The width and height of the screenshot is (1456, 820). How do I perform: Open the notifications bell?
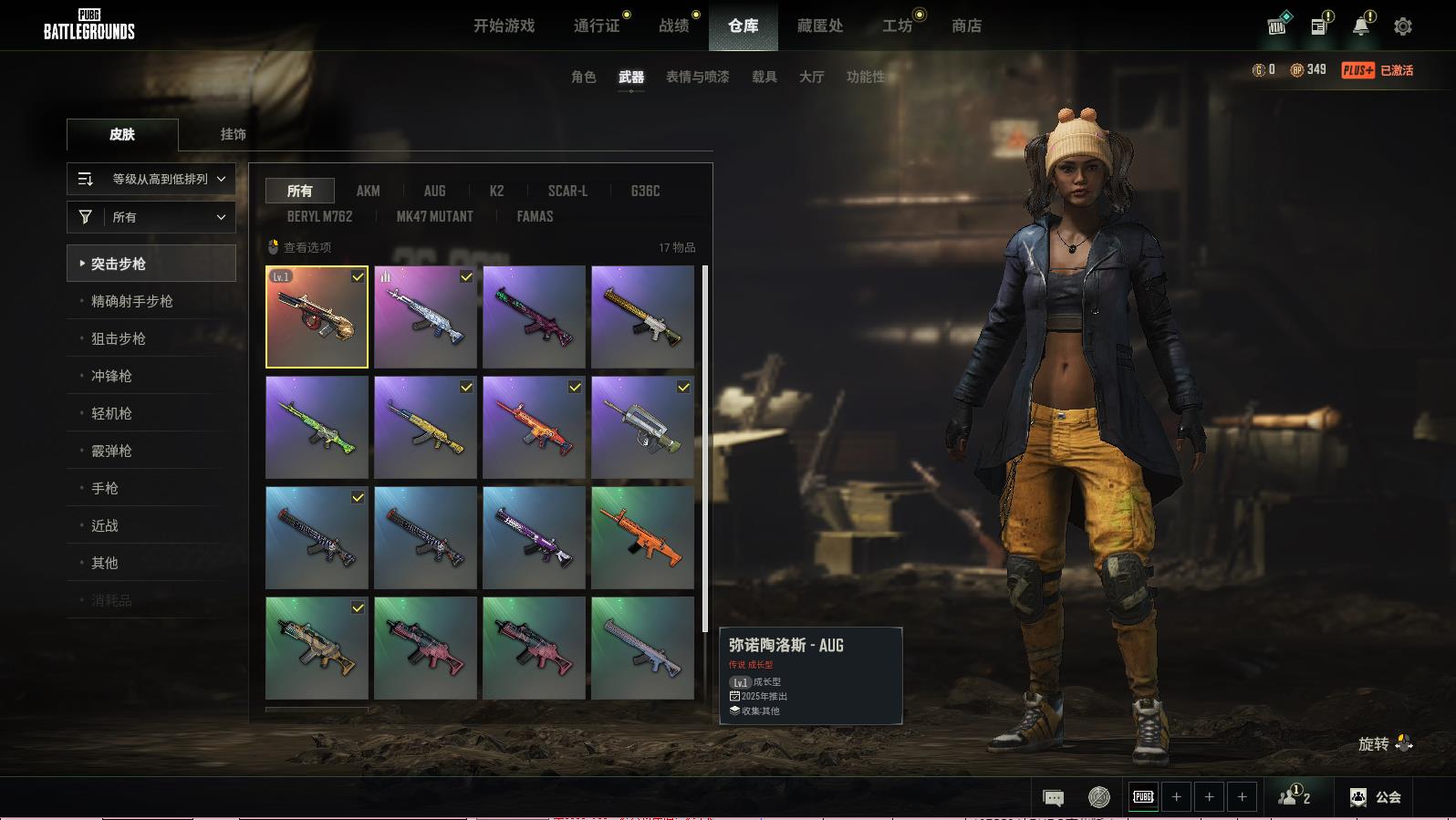coord(1360,26)
